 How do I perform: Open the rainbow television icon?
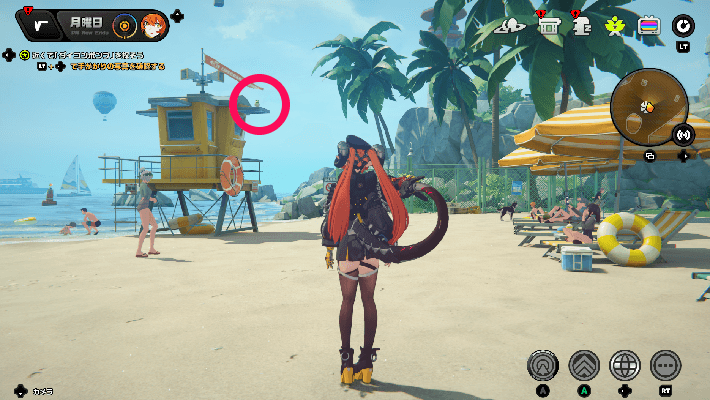[649, 26]
